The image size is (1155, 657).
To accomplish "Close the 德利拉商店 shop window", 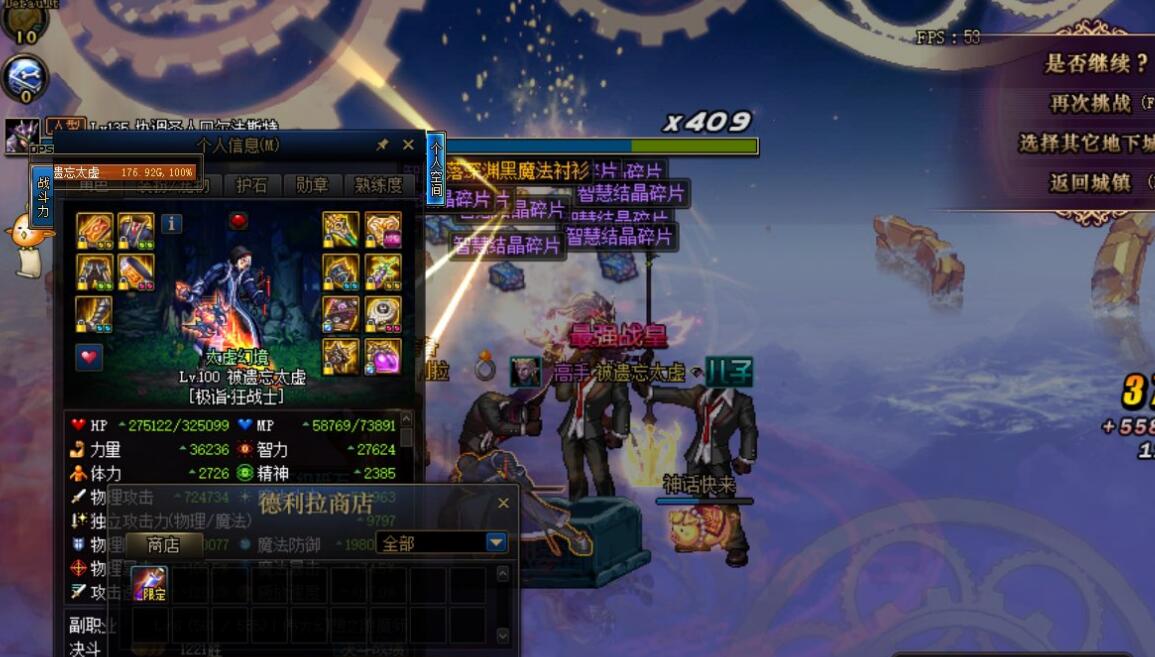I will [x=503, y=503].
